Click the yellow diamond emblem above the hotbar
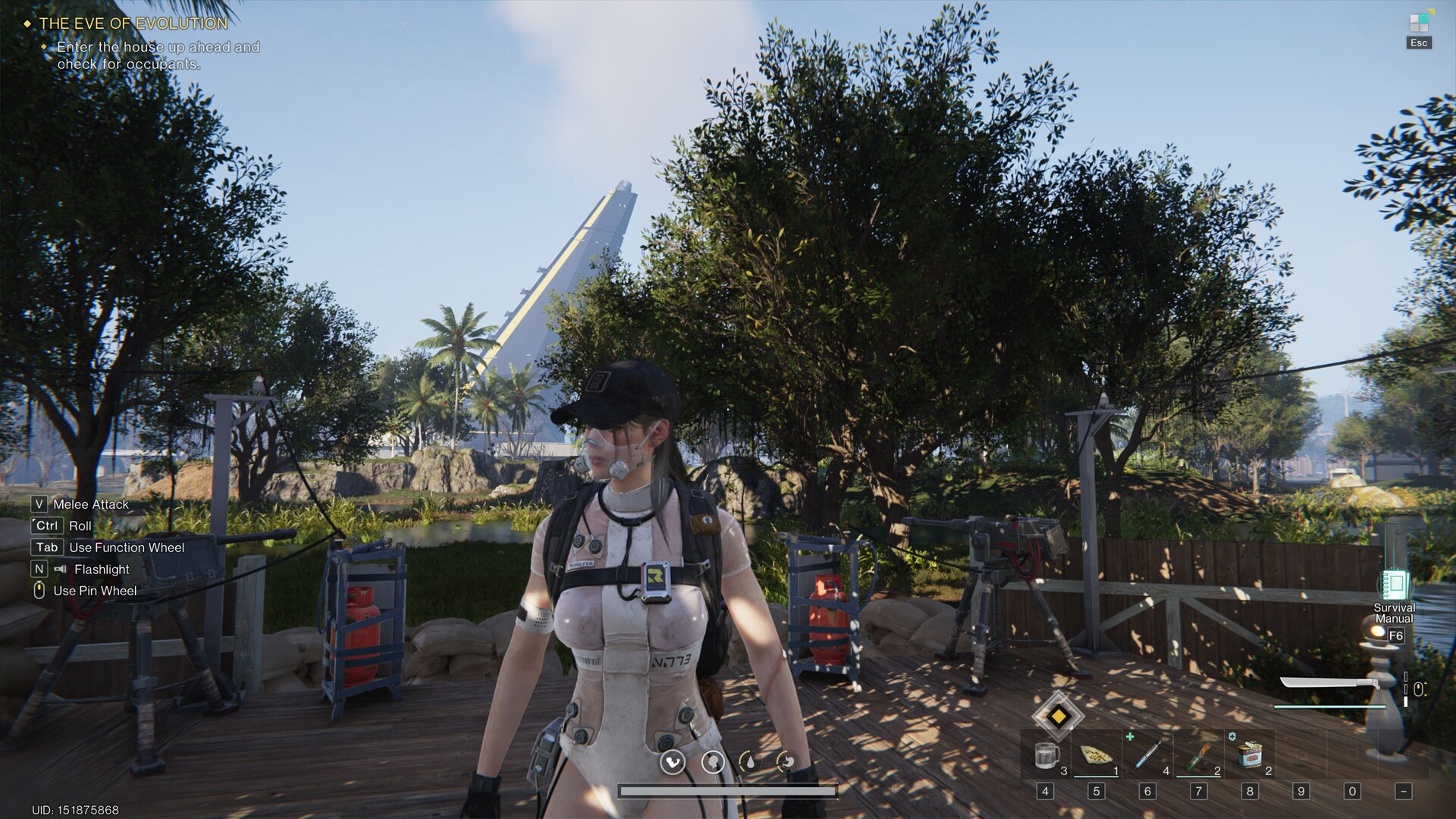 [1058, 716]
